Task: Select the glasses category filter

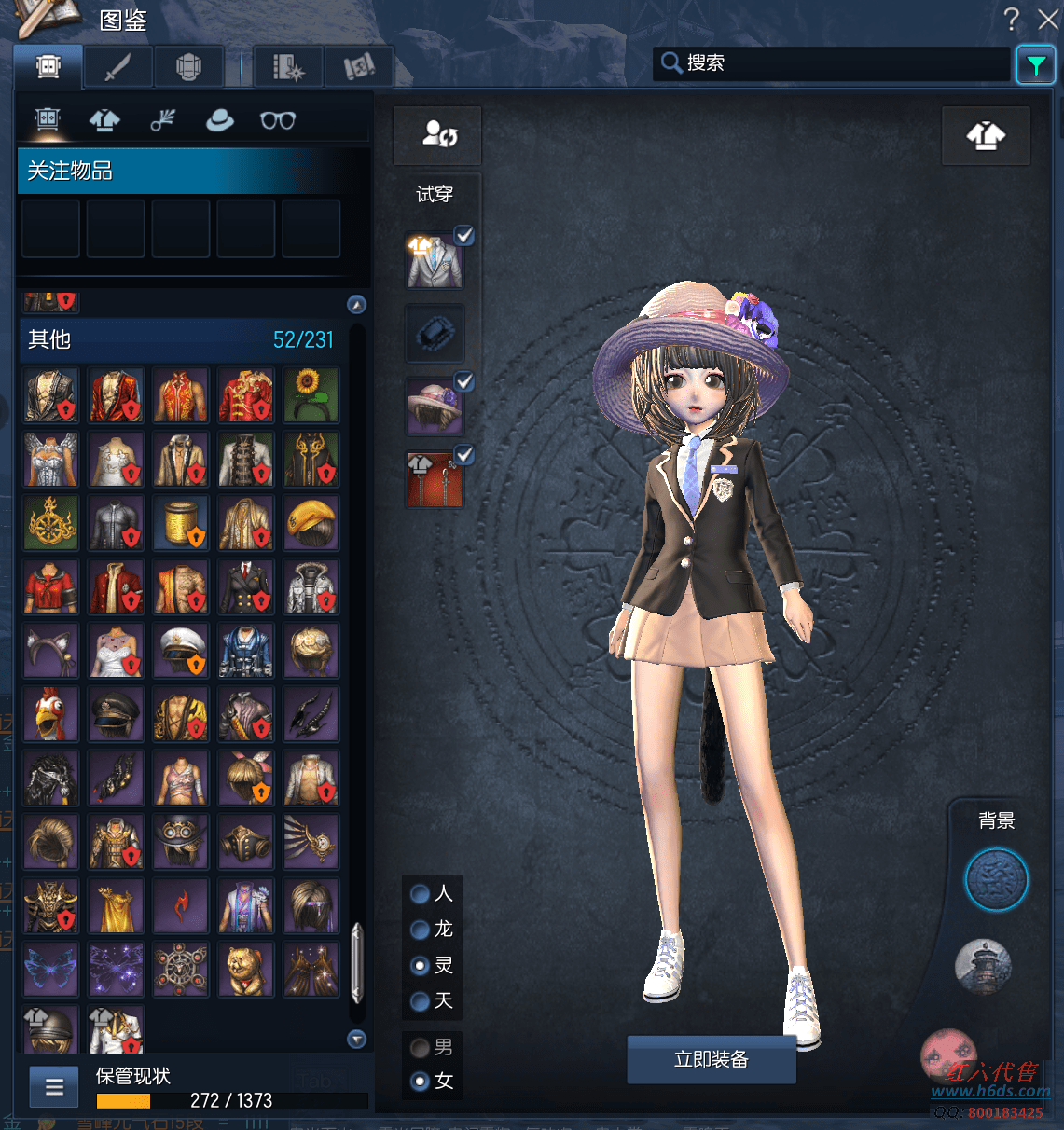Action: pyautogui.click(x=277, y=120)
